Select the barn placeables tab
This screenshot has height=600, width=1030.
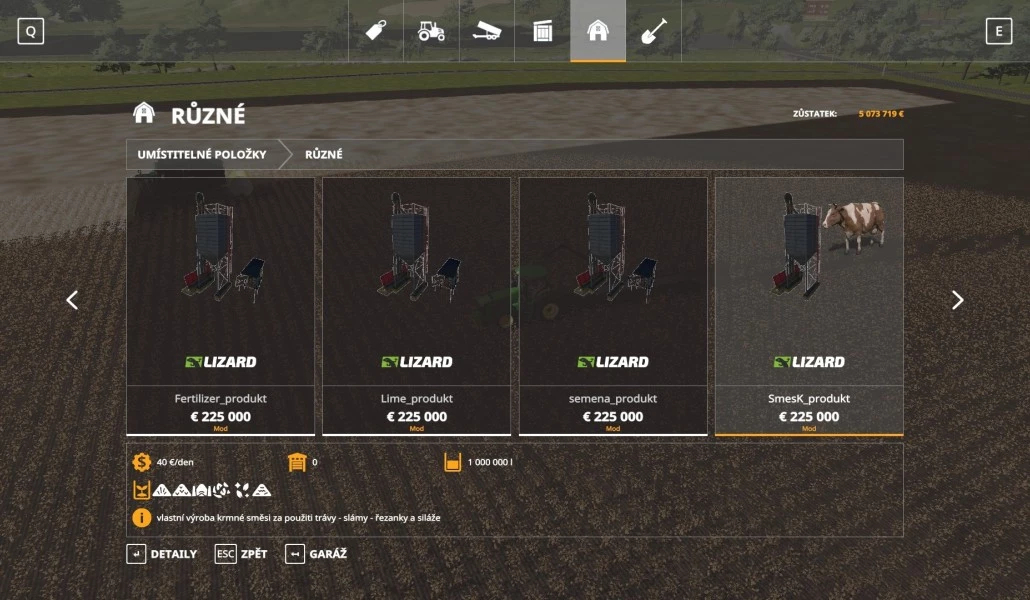point(598,31)
